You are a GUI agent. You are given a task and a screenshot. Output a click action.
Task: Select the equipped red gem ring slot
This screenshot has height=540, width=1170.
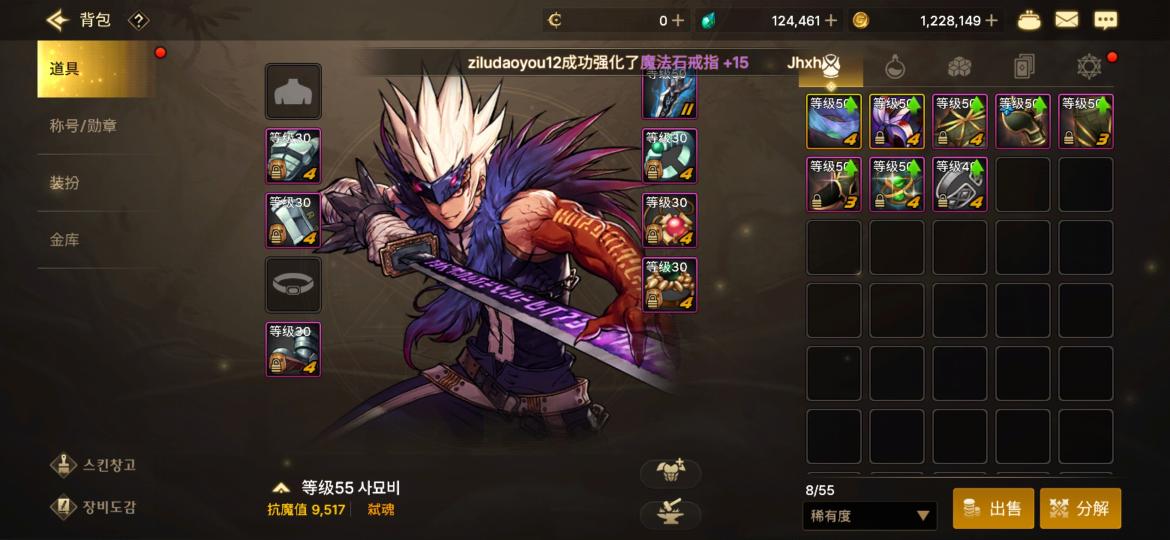tap(669, 220)
